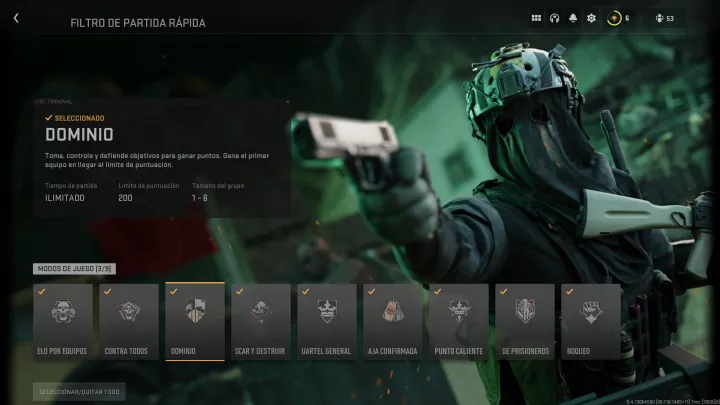This screenshot has height=405, width=720.
Task: Show notifications with the bell icon
Action: (x=573, y=18)
